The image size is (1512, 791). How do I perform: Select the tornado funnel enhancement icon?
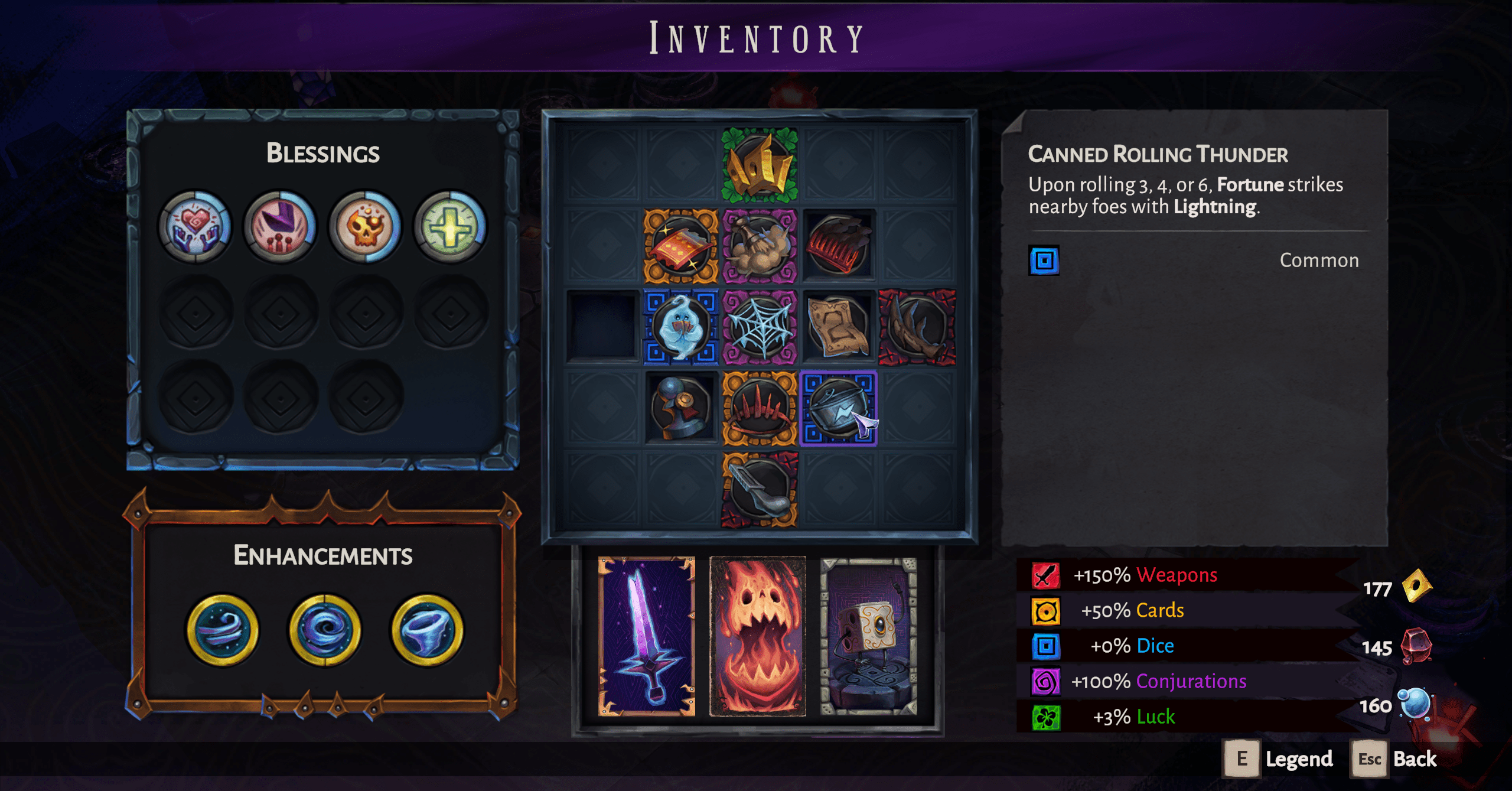pyautogui.click(x=426, y=630)
